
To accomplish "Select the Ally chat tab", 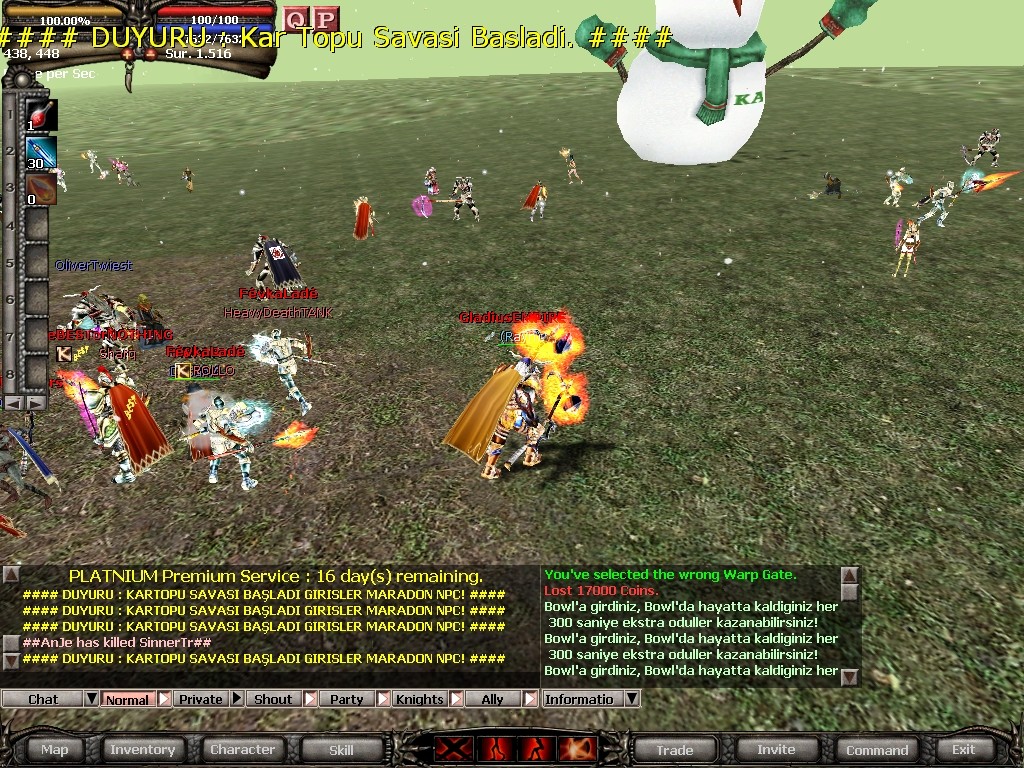I will (x=492, y=699).
